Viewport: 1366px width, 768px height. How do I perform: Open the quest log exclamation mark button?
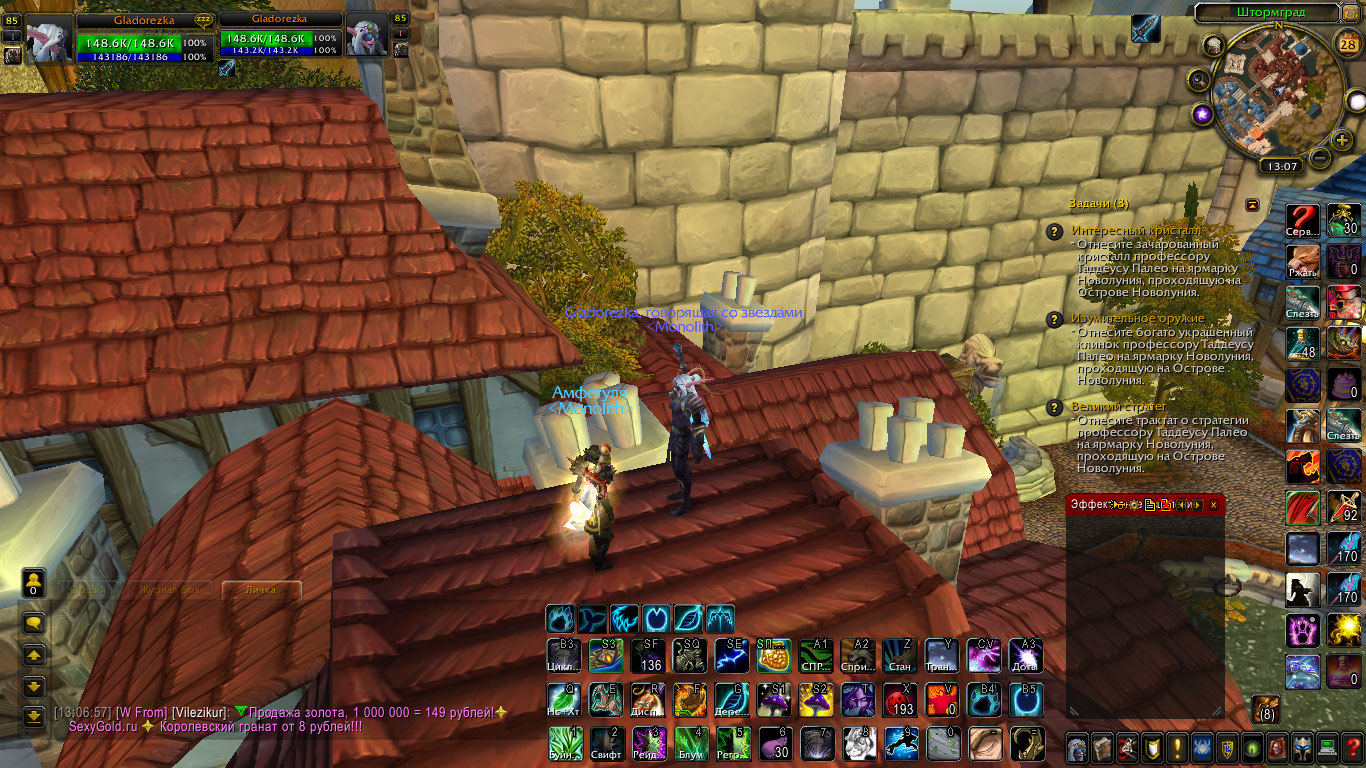pos(1179,747)
